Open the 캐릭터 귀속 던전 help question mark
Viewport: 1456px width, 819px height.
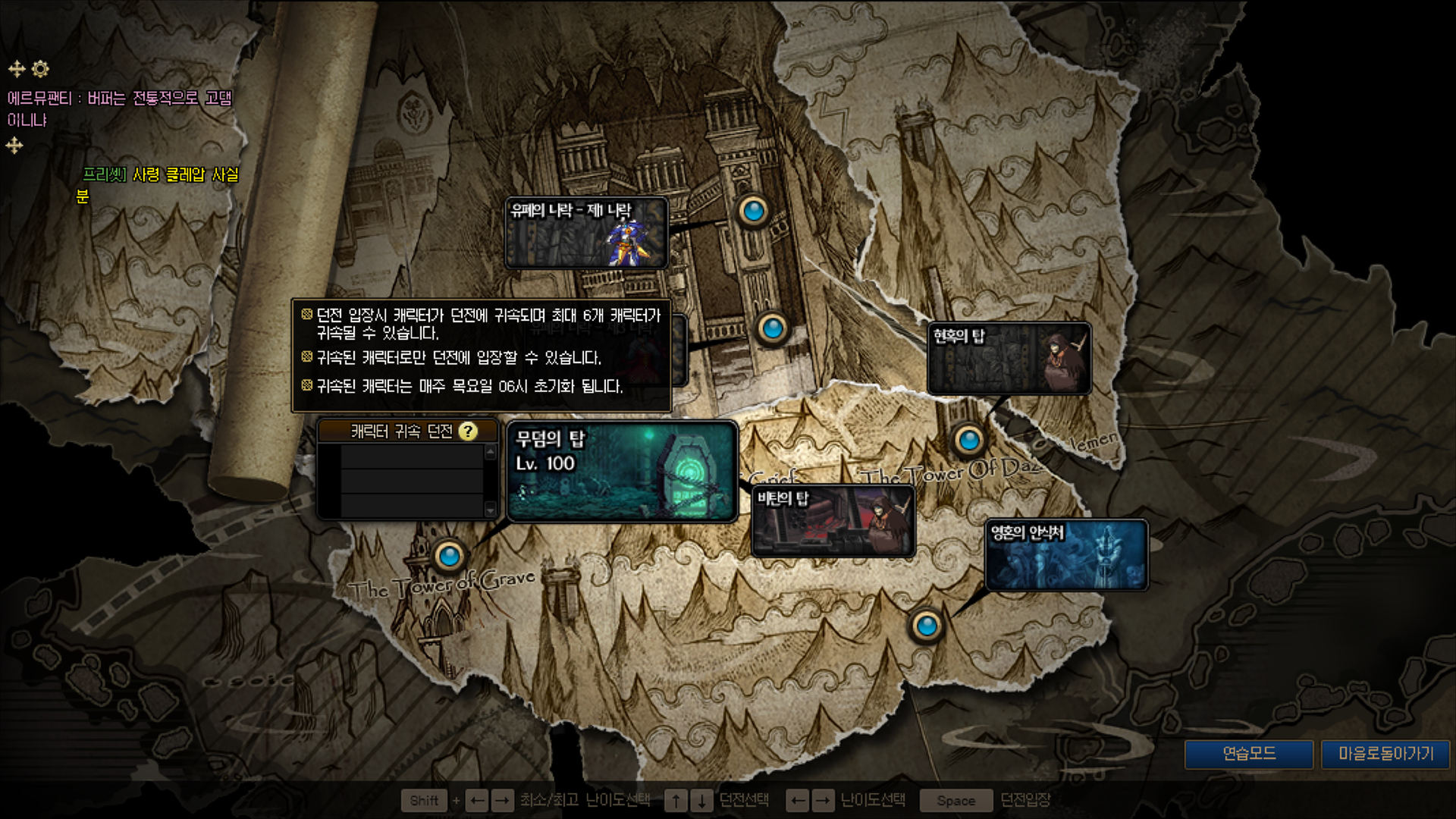tap(469, 431)
